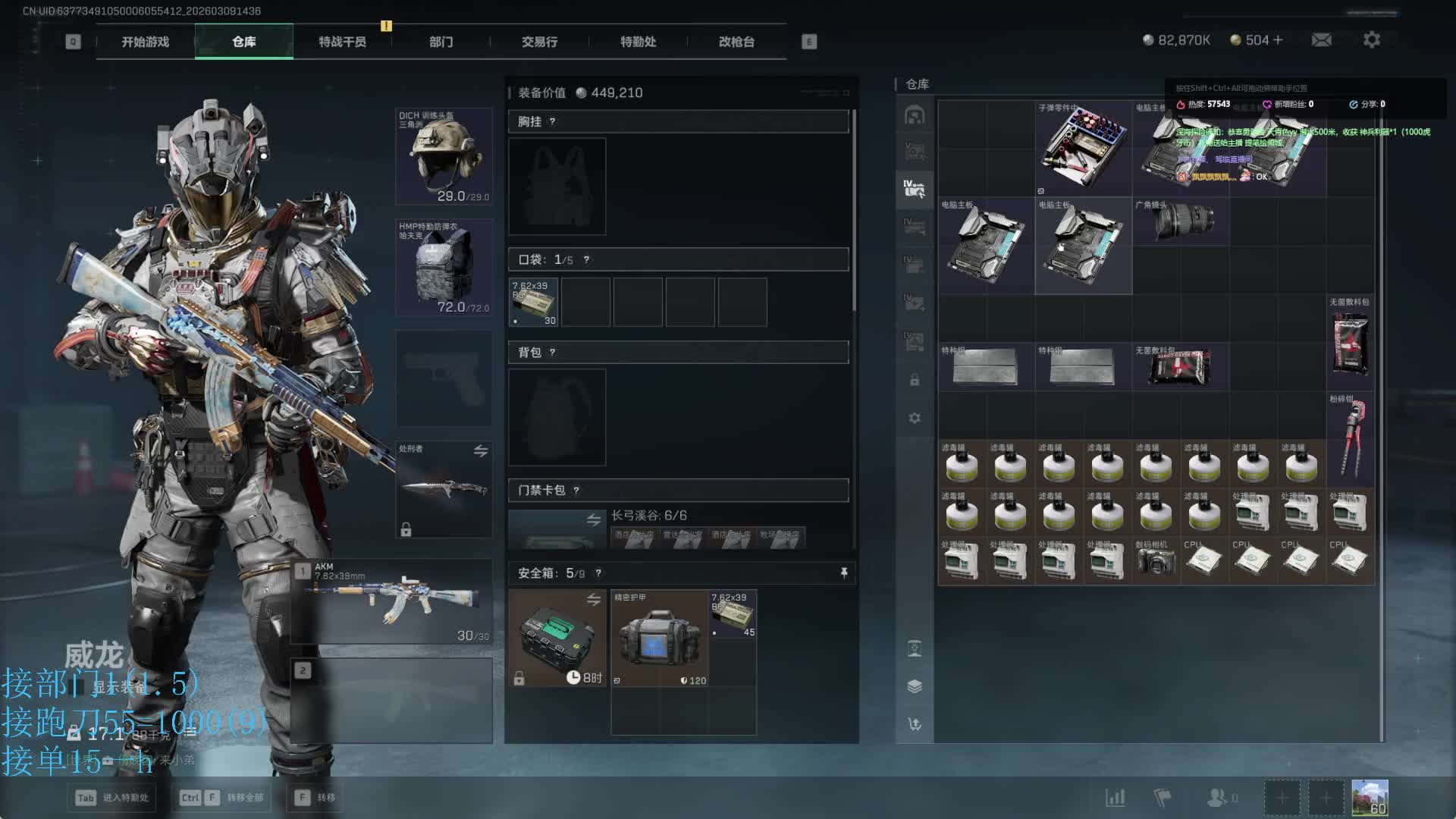Select the 子弹零件 parts box item
This screenshot has height=819, width=1456.
1083,149
